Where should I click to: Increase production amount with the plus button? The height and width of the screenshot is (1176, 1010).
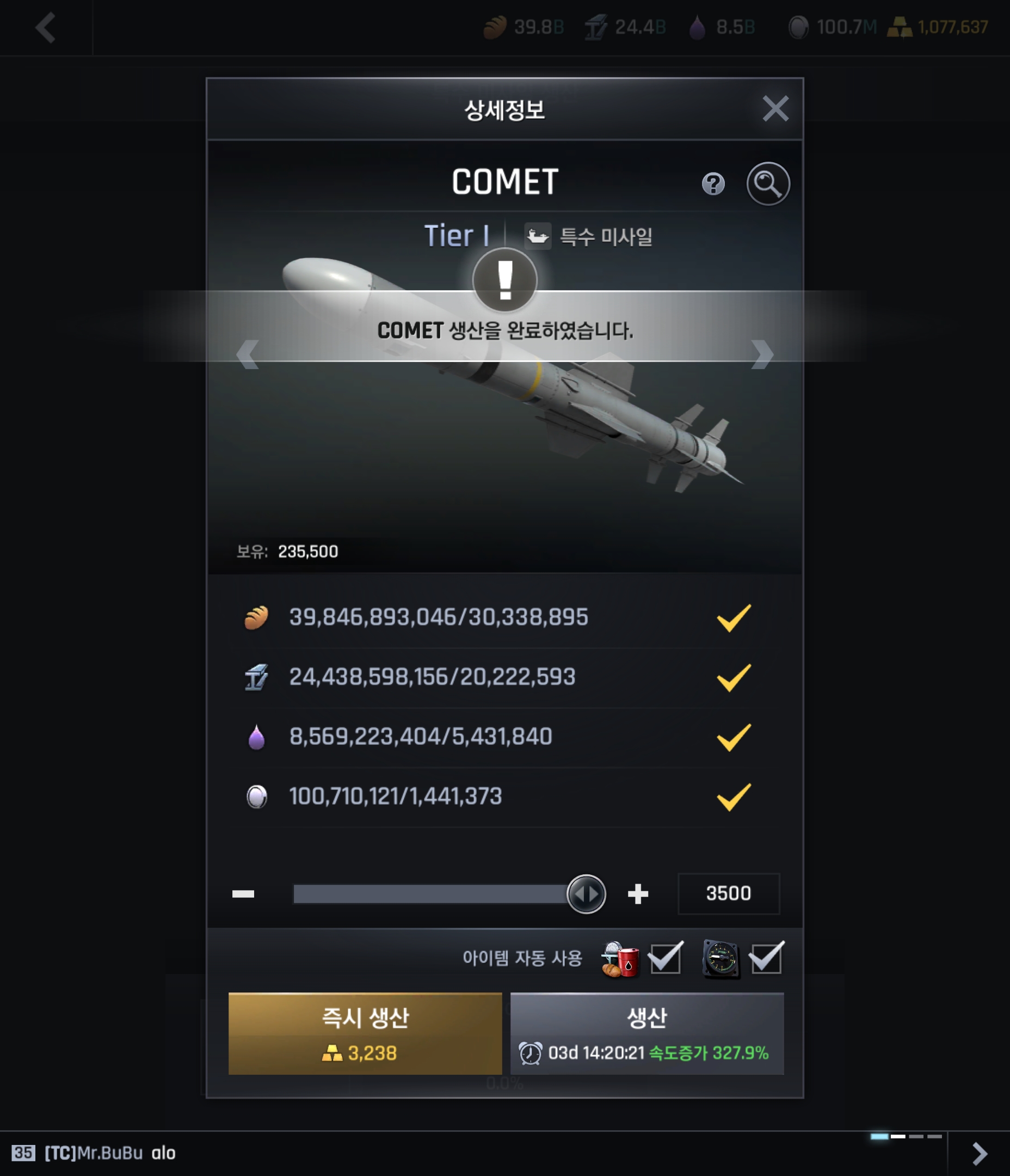(638, 894)
